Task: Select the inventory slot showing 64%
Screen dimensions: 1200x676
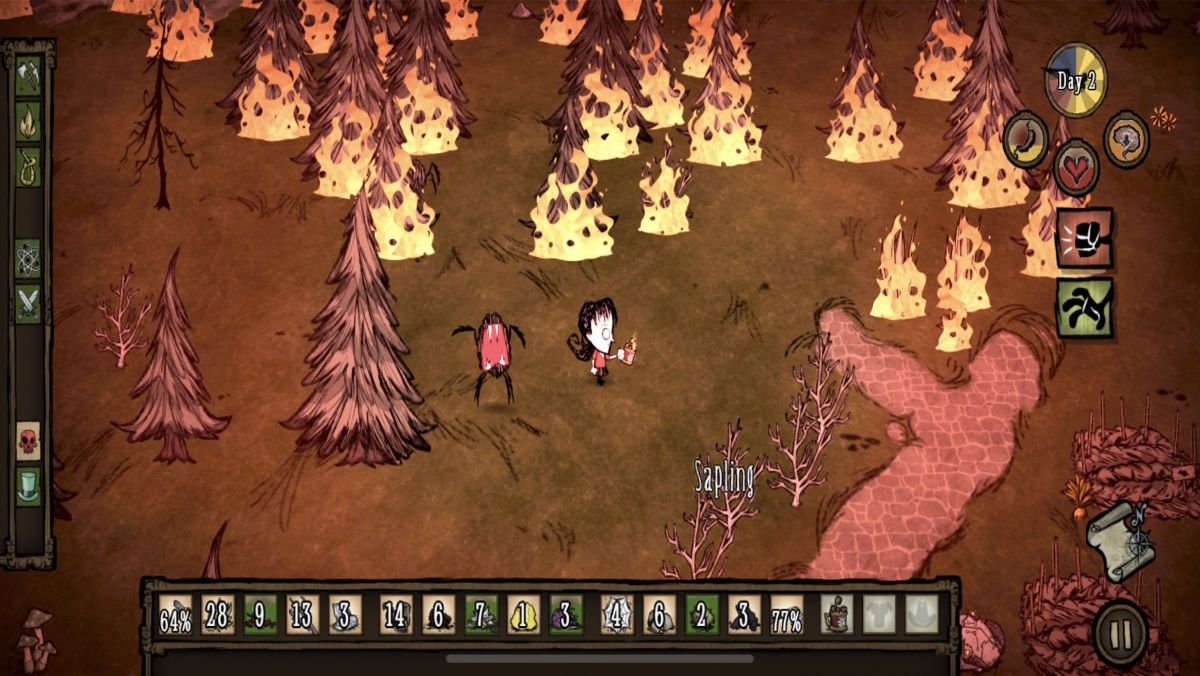Action: coord(176,615)
